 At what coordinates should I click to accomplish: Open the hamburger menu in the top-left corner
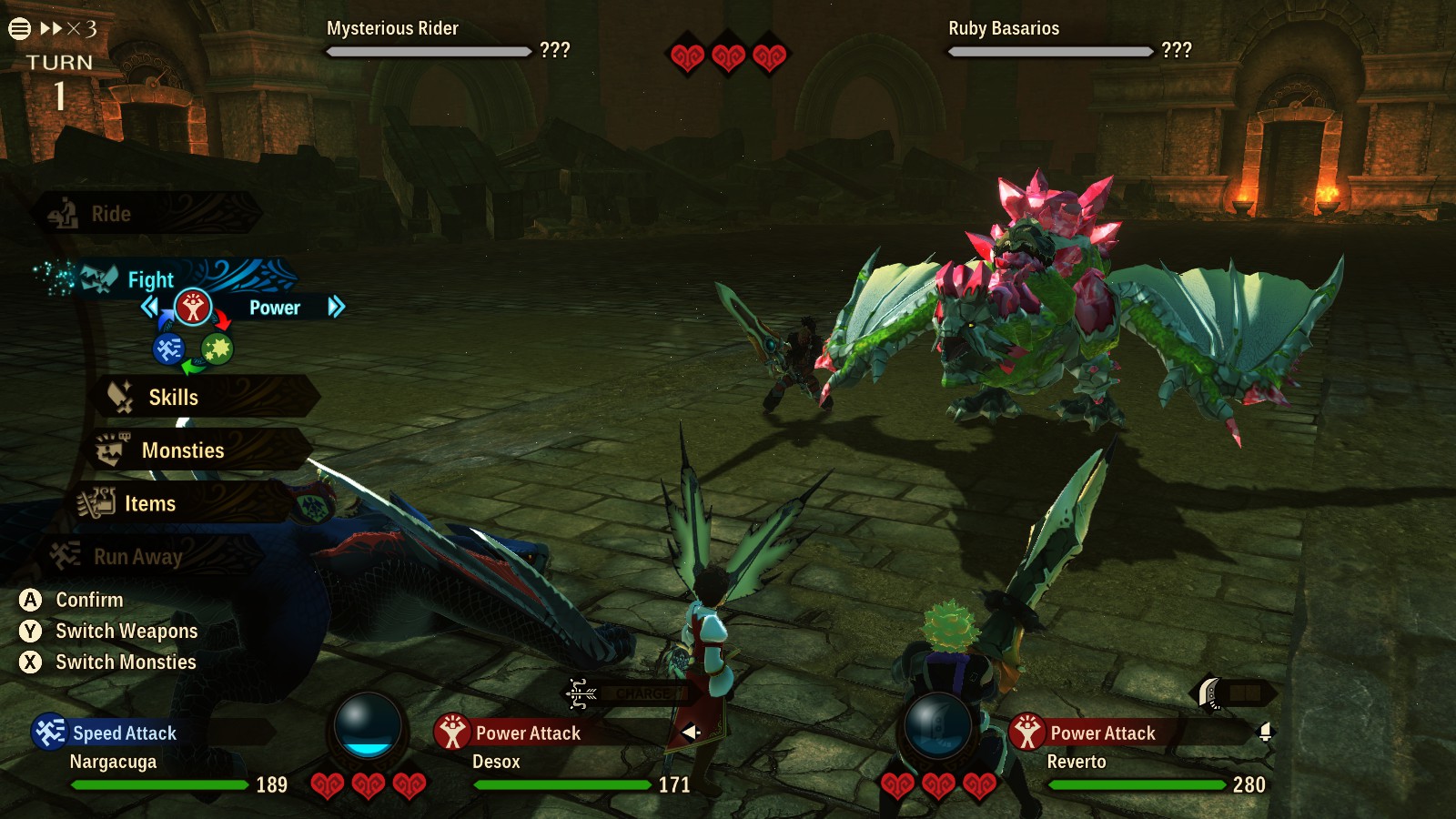(20, 27)
